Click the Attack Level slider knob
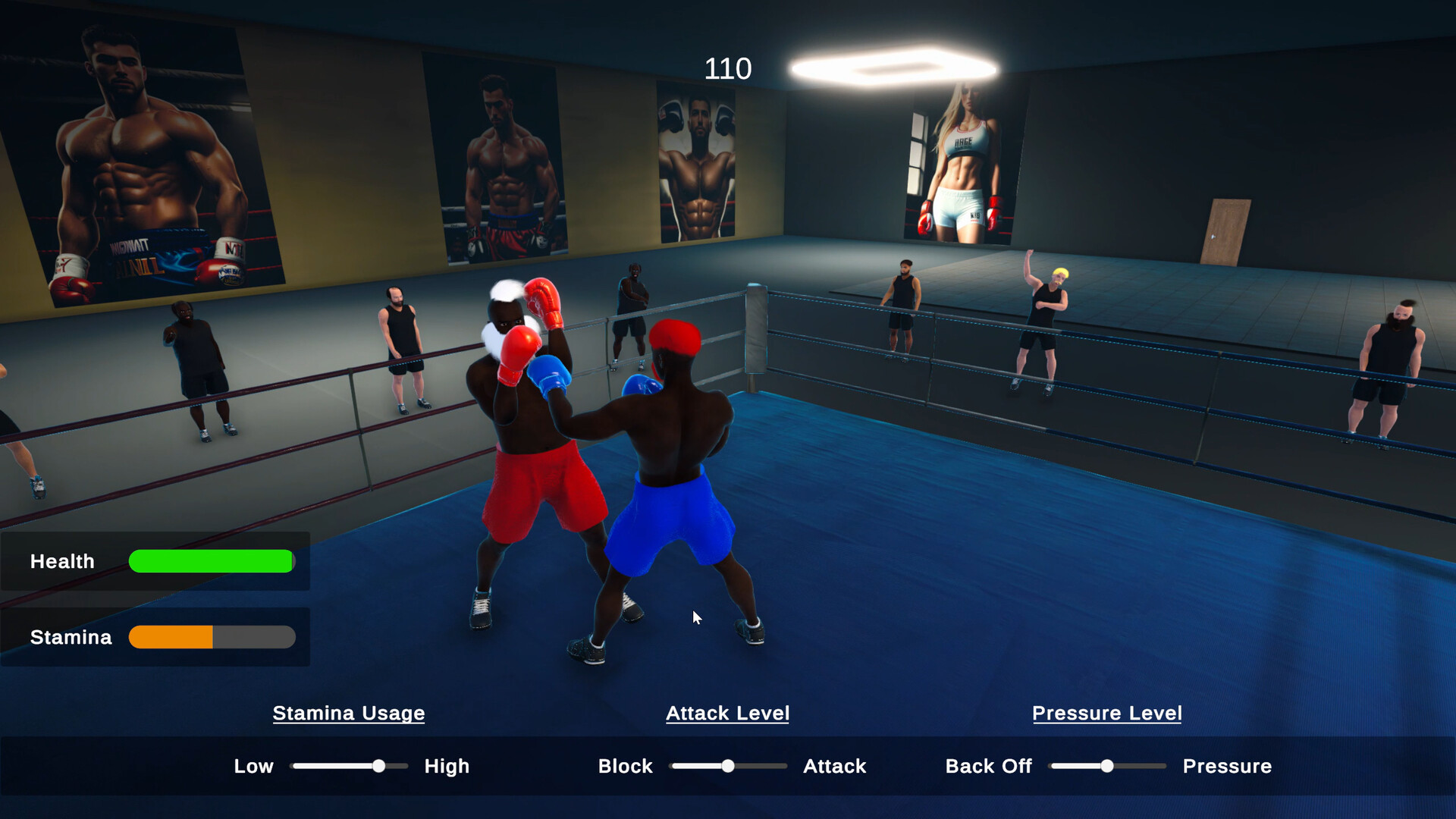Screen dimensions: 1456x819 click(x=728, y=766)
